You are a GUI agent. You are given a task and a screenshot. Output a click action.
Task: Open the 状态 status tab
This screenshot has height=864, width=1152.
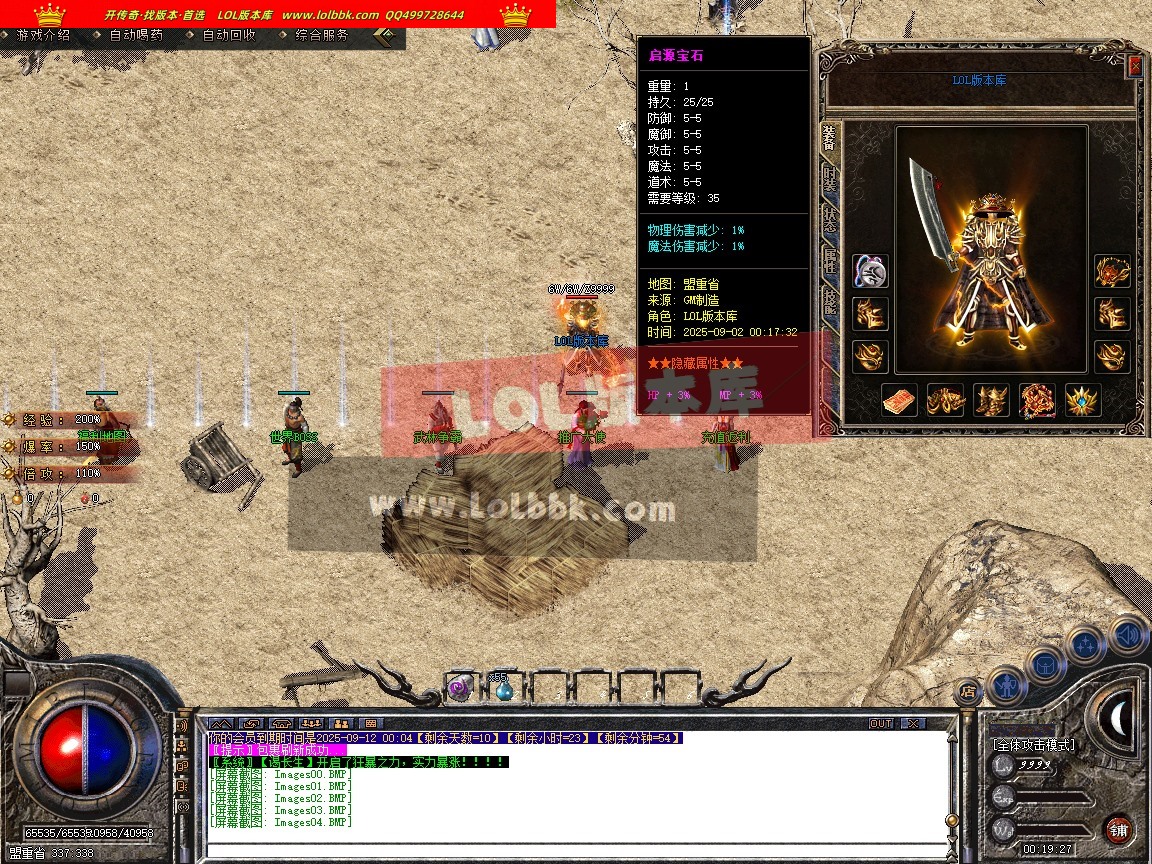[830, 221]
